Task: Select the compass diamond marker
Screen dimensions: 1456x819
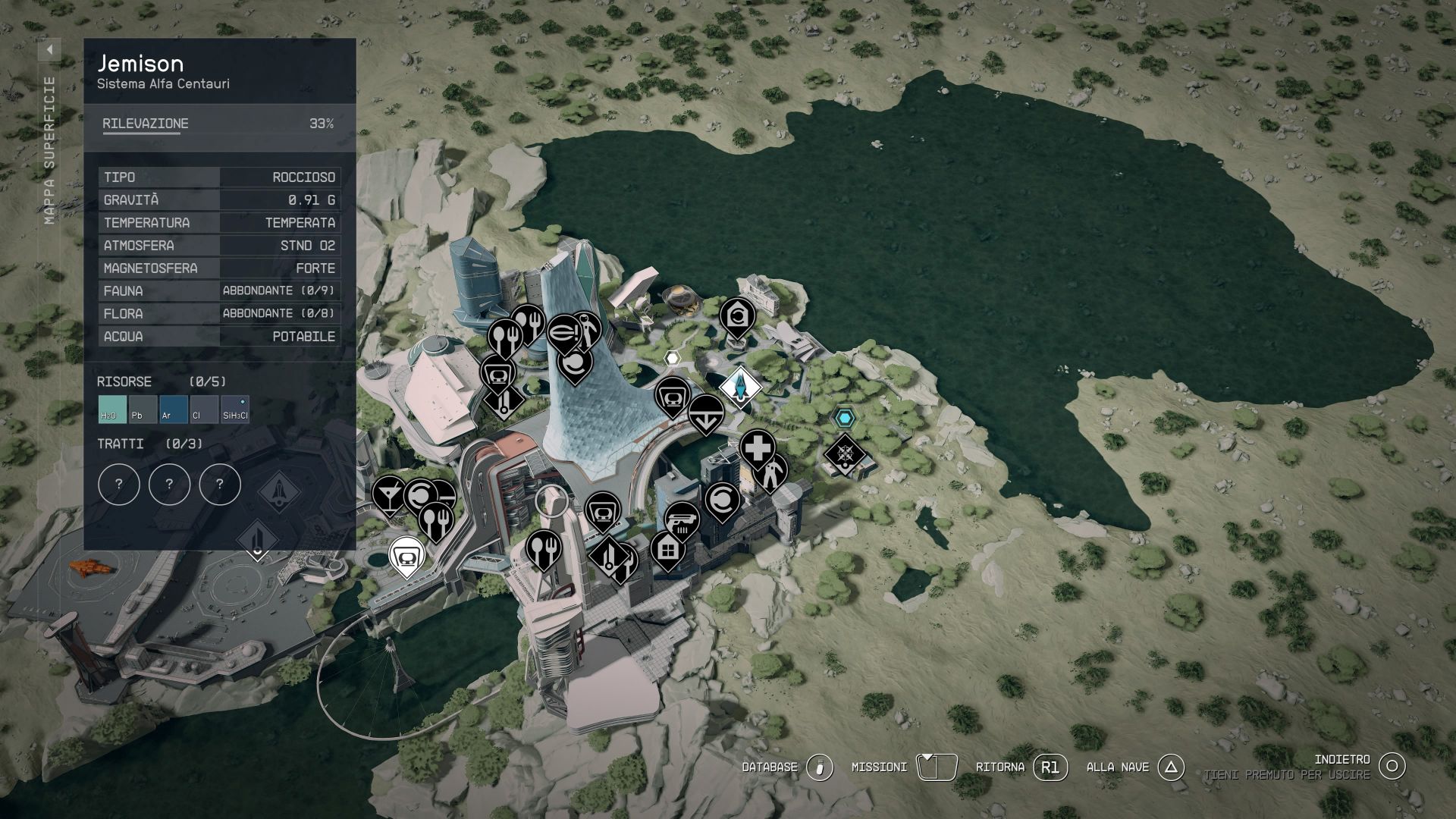Action: pos(845,454)
